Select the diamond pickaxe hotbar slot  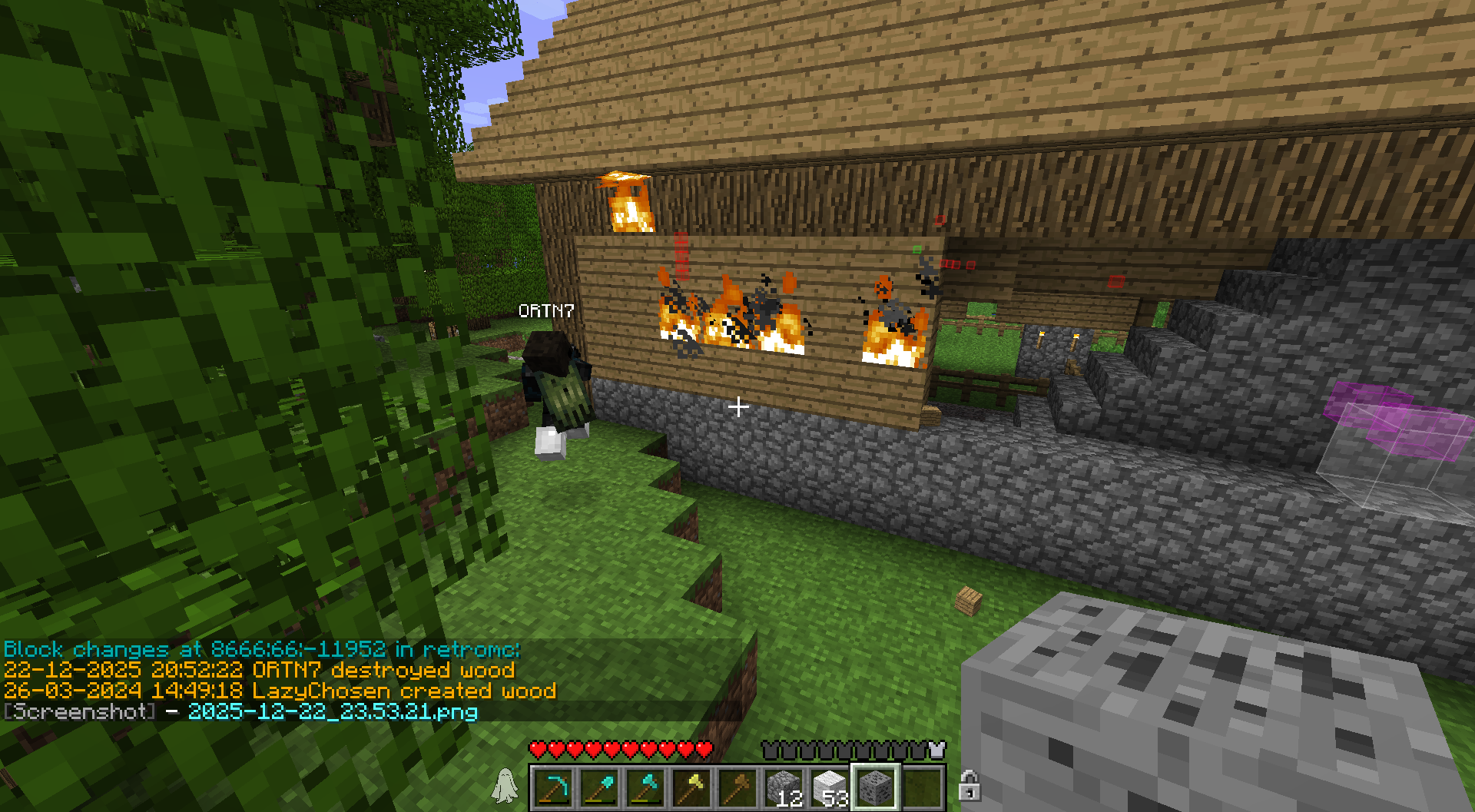click(x=553, y=788)
